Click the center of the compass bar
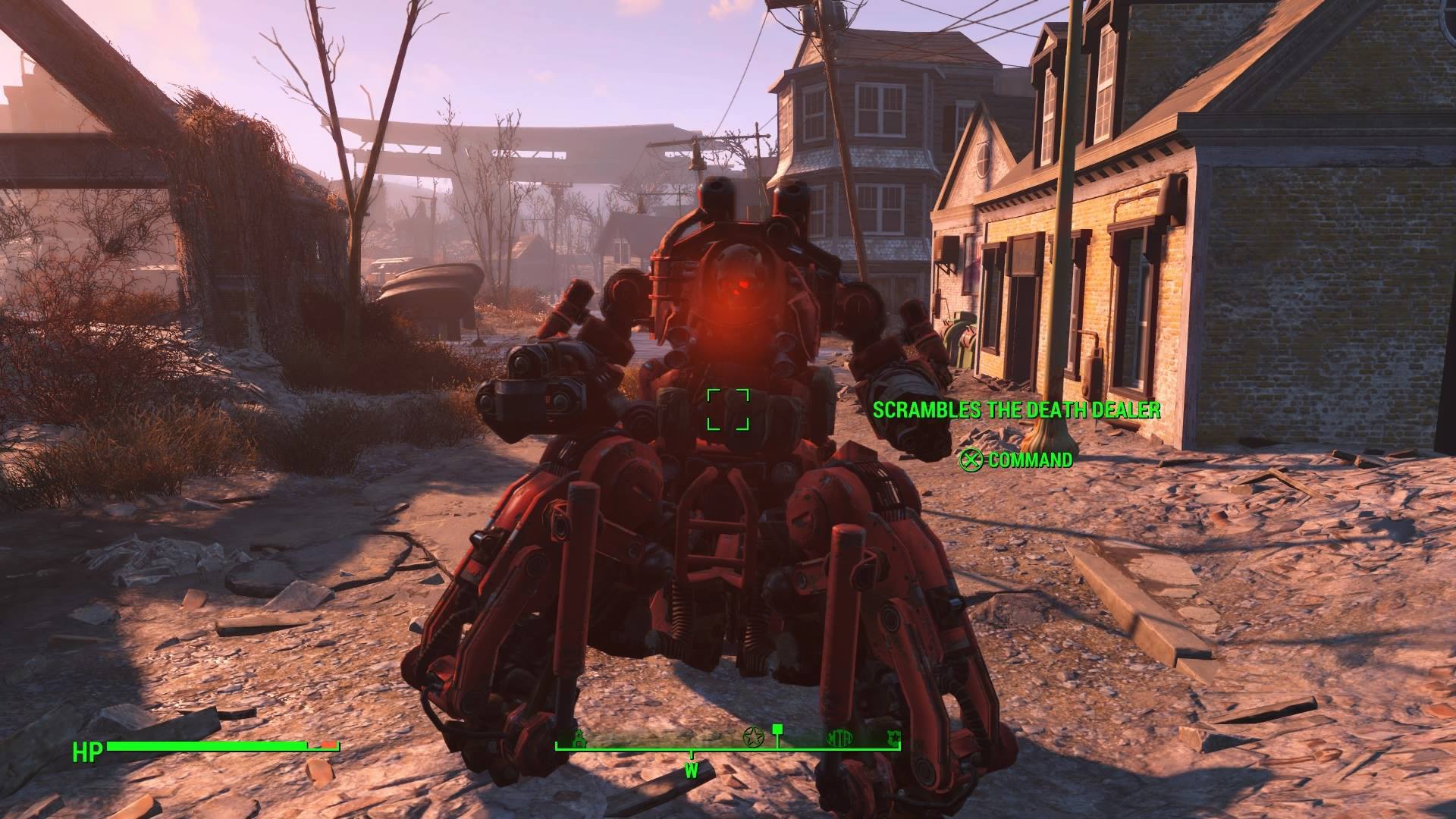The width and height of the screenshot is (1456, 819). 728,747
